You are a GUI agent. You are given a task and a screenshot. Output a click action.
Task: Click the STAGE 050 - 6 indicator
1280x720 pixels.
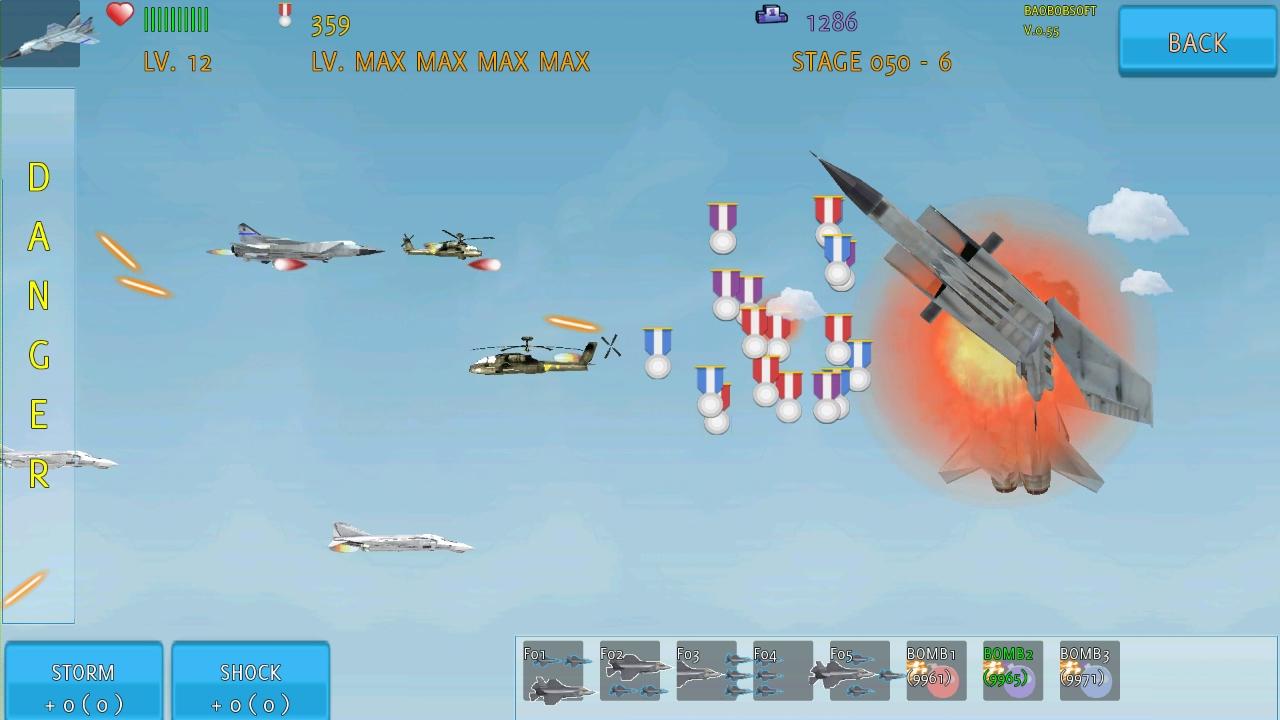click(x=874, y=62)
